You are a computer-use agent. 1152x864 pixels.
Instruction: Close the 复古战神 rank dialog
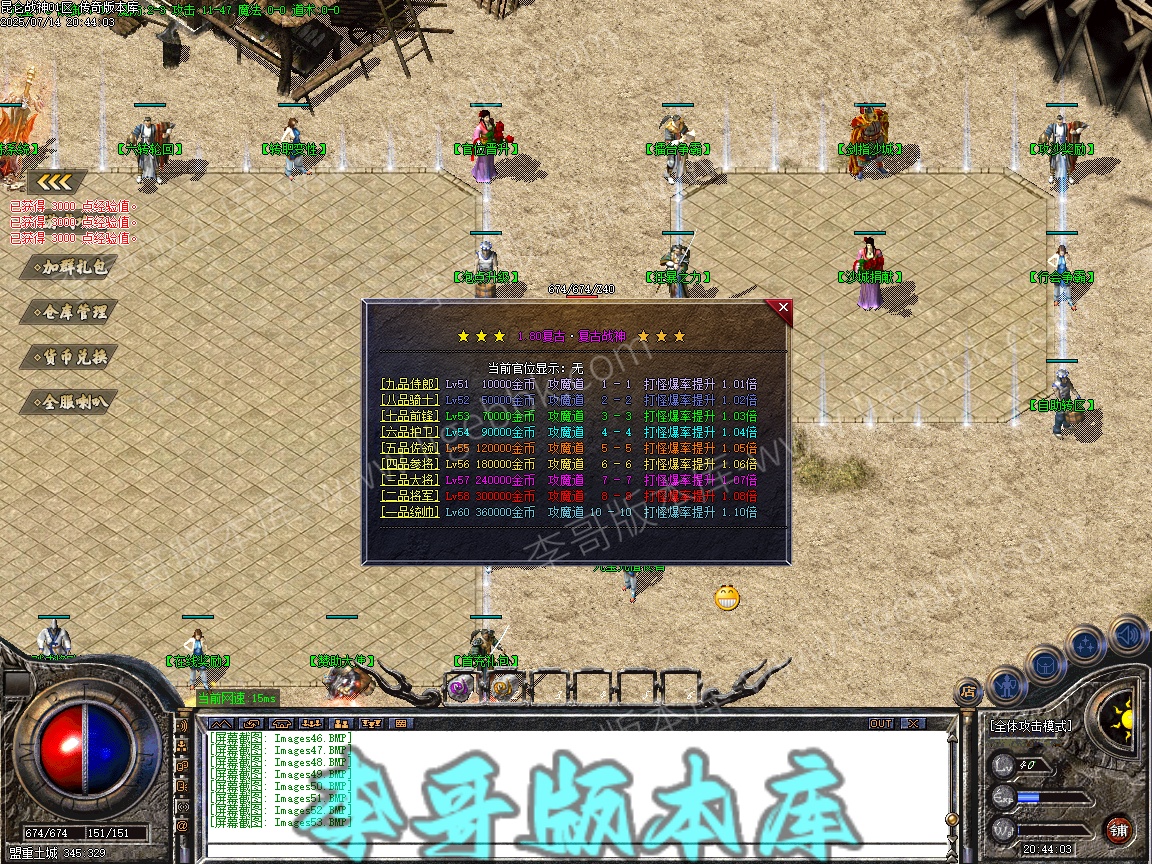783,308
